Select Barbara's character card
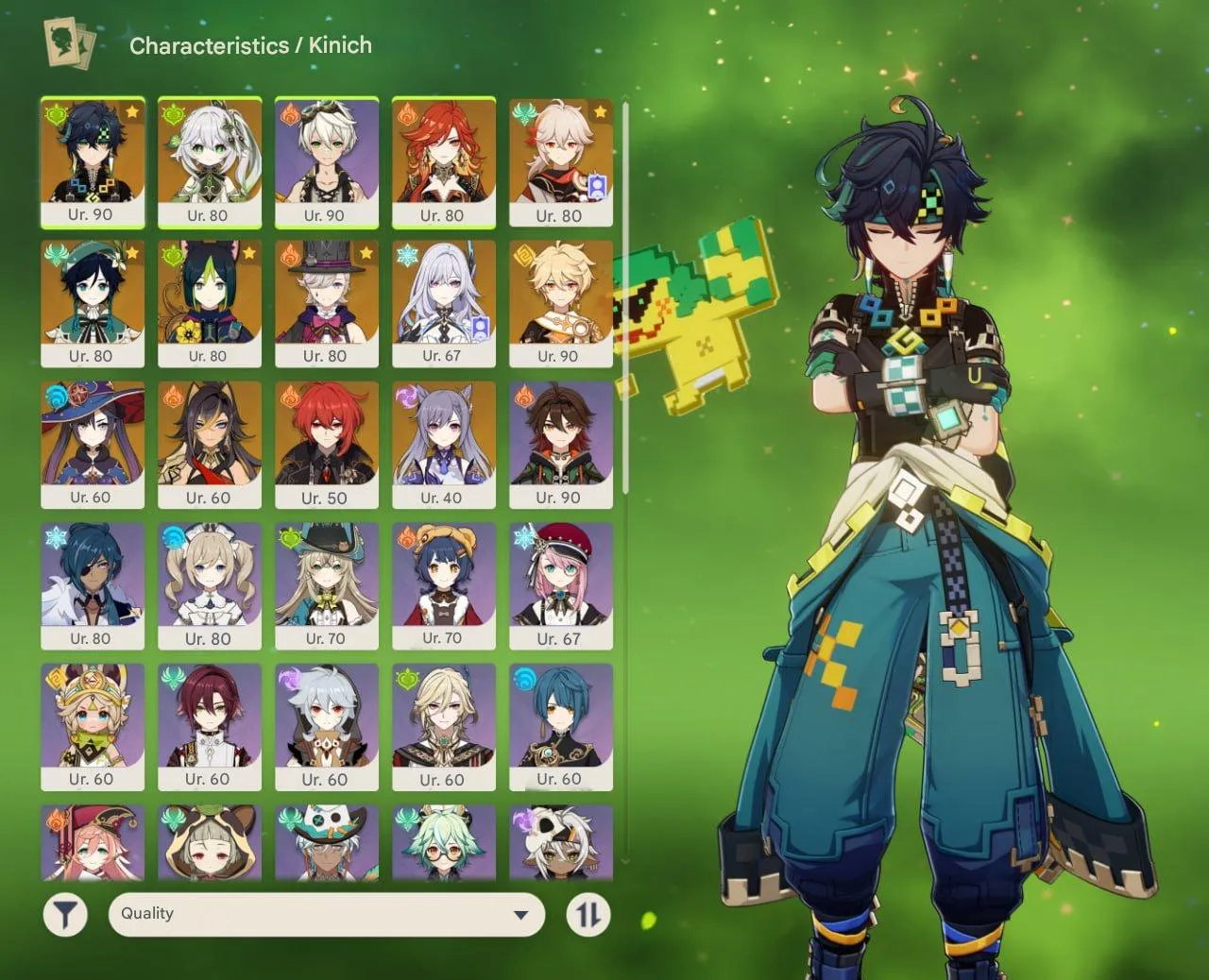This screenshot has height=980, width=1209. coord(210,585)
